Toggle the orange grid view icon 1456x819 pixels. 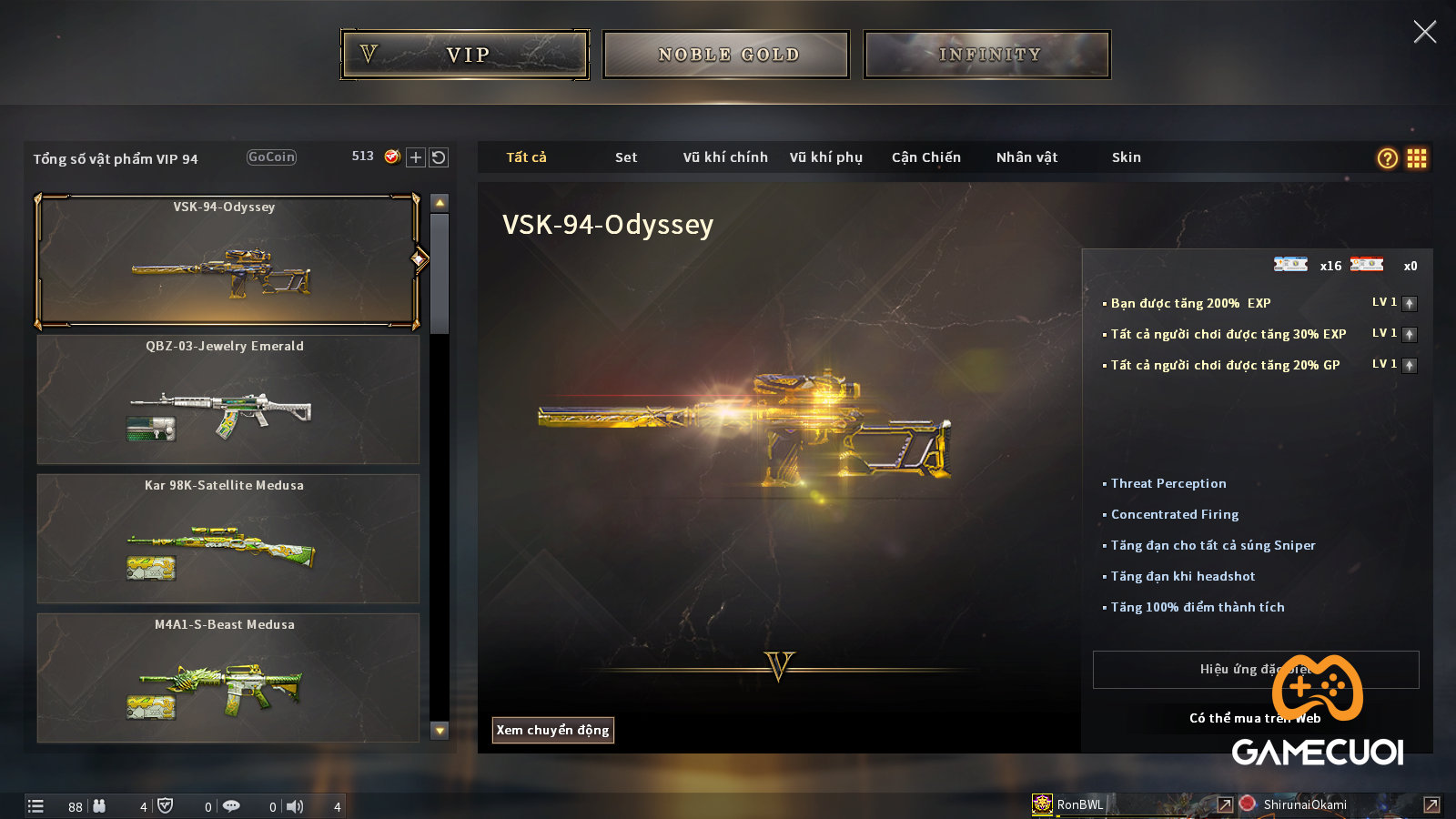coord(1416,158)
